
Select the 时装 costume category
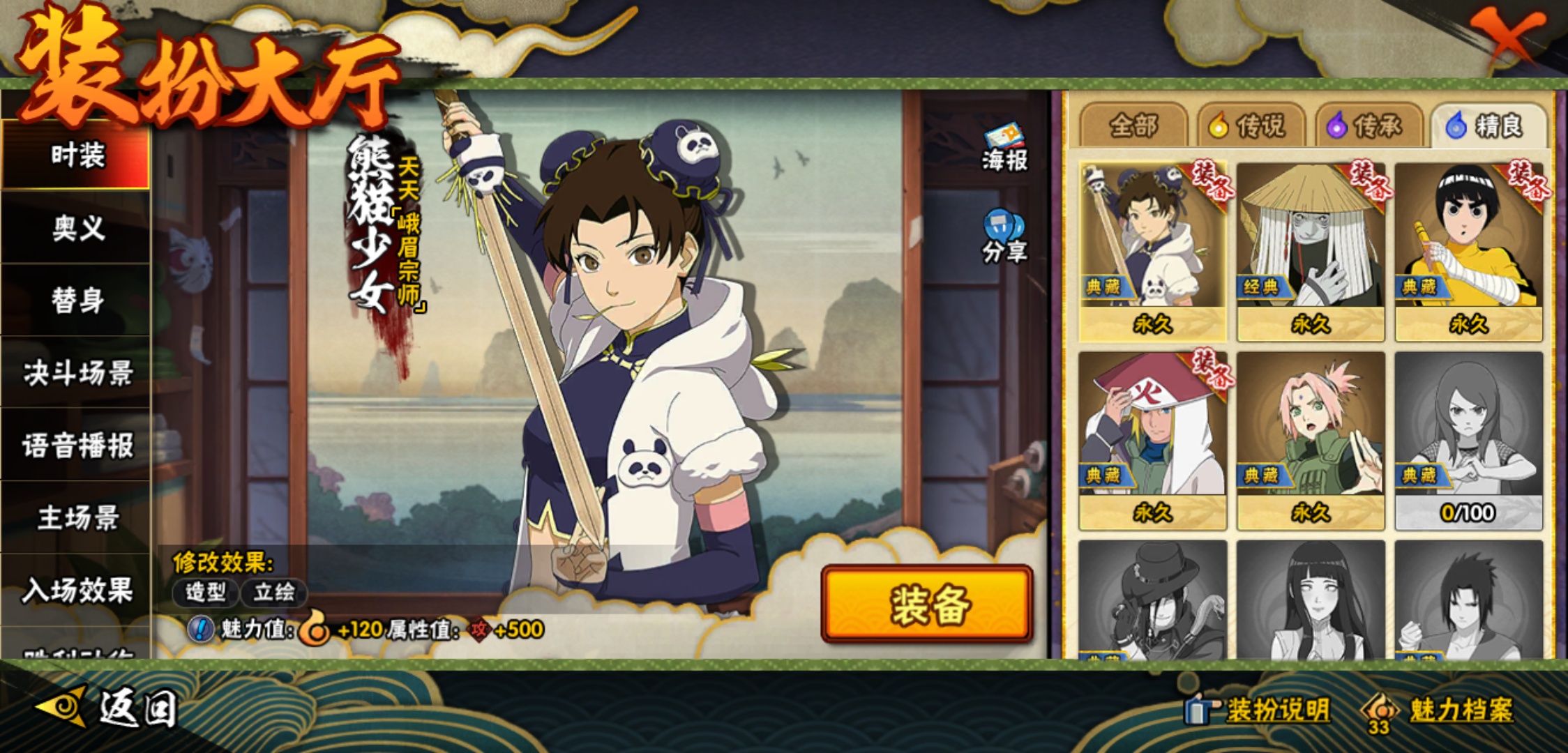77,155
